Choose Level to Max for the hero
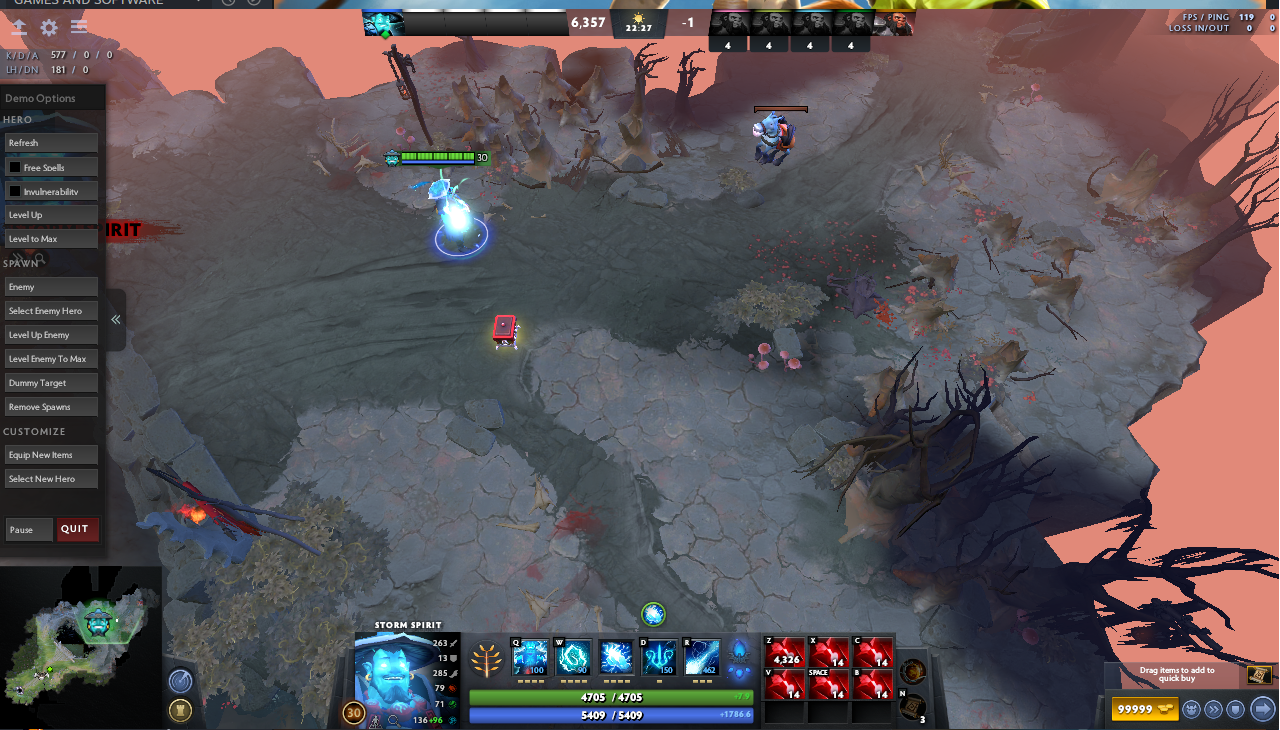Screen dimensions: 1280x730 coord(51,239)
